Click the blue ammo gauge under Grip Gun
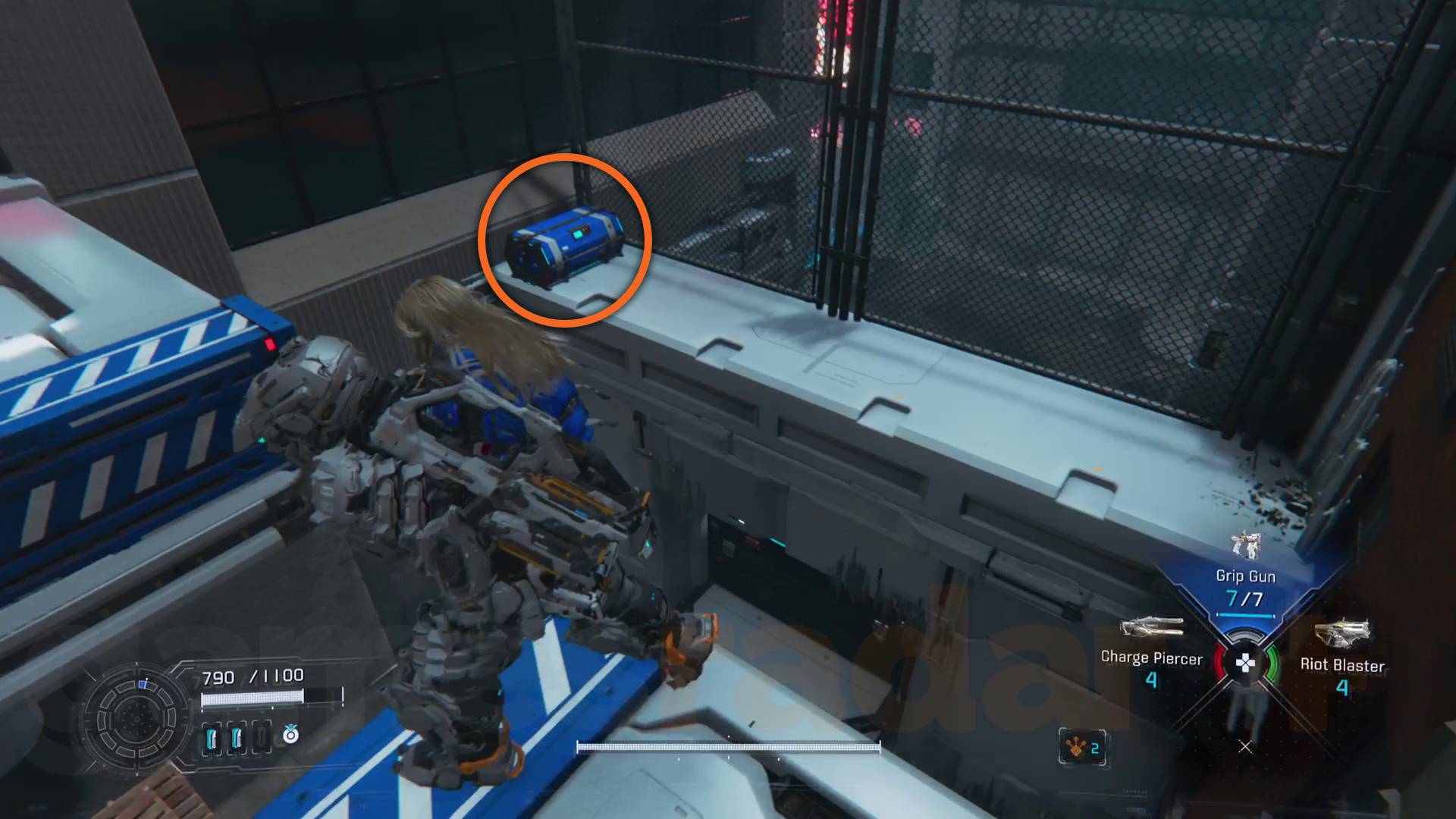 (1245, 614)
